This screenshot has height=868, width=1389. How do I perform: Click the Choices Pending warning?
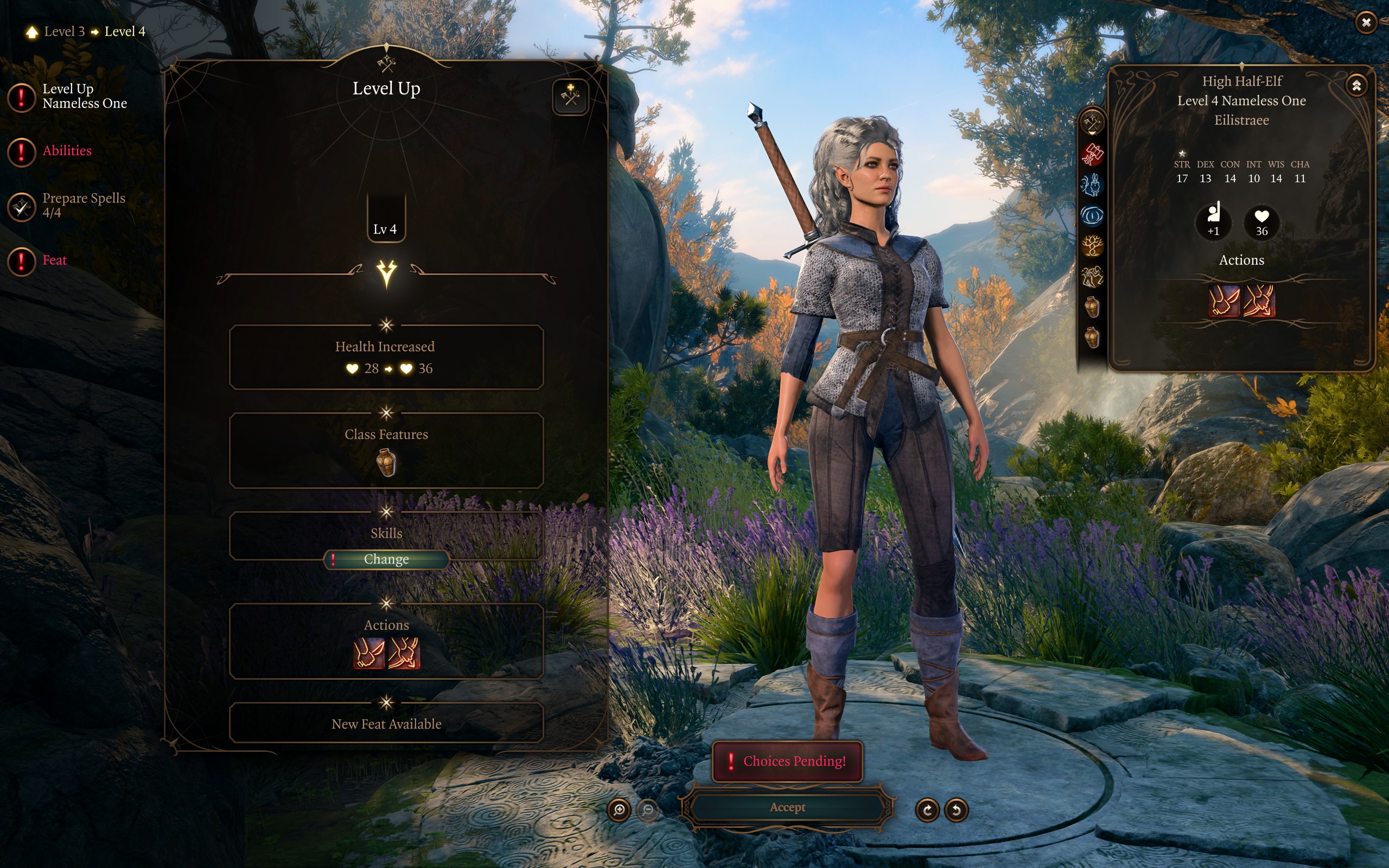(x=787, y=761)
